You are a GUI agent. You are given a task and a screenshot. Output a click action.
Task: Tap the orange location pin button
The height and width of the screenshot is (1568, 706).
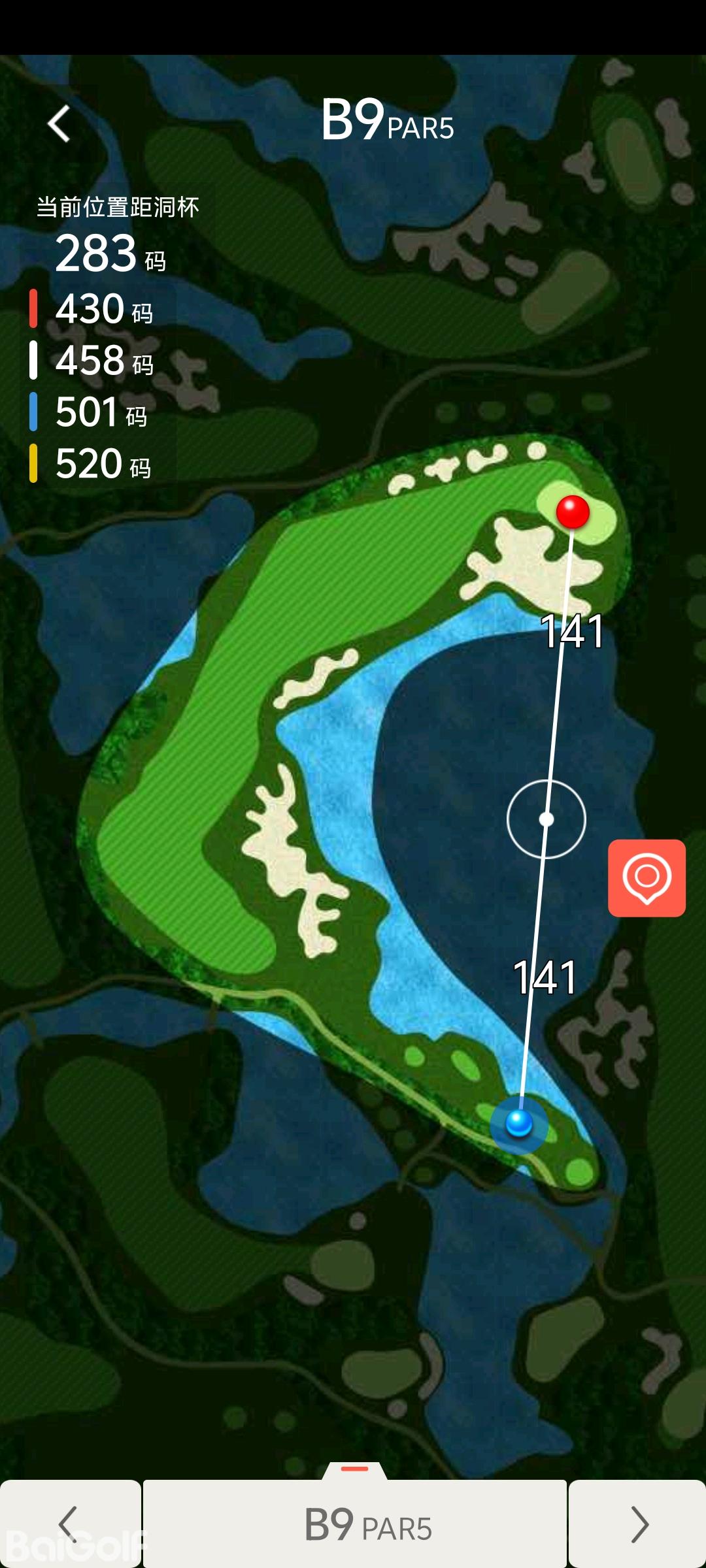pos(647,877)
